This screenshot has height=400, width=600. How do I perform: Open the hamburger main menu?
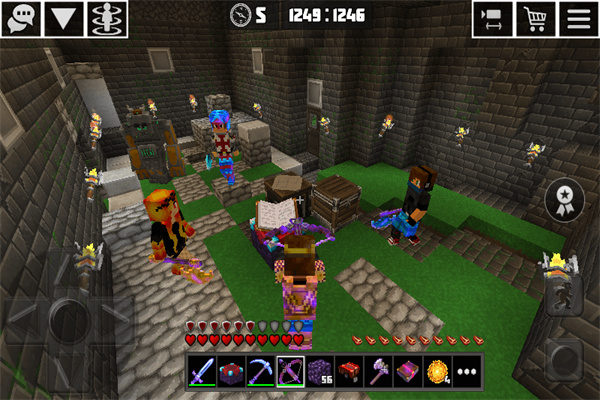pyautogui.click(x=577, y=19)
